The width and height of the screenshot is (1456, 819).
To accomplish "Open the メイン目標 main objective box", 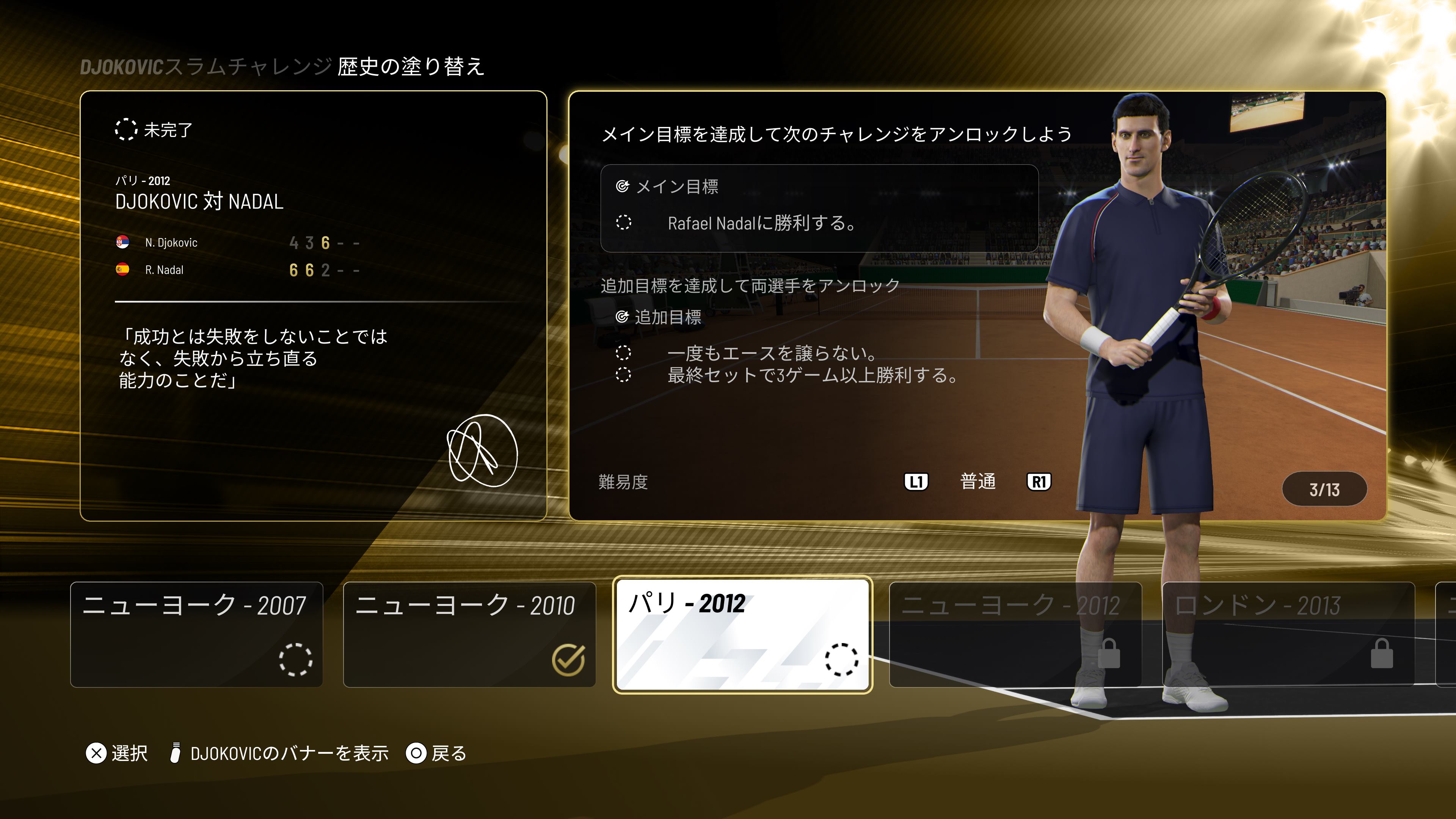I will 819,208.
